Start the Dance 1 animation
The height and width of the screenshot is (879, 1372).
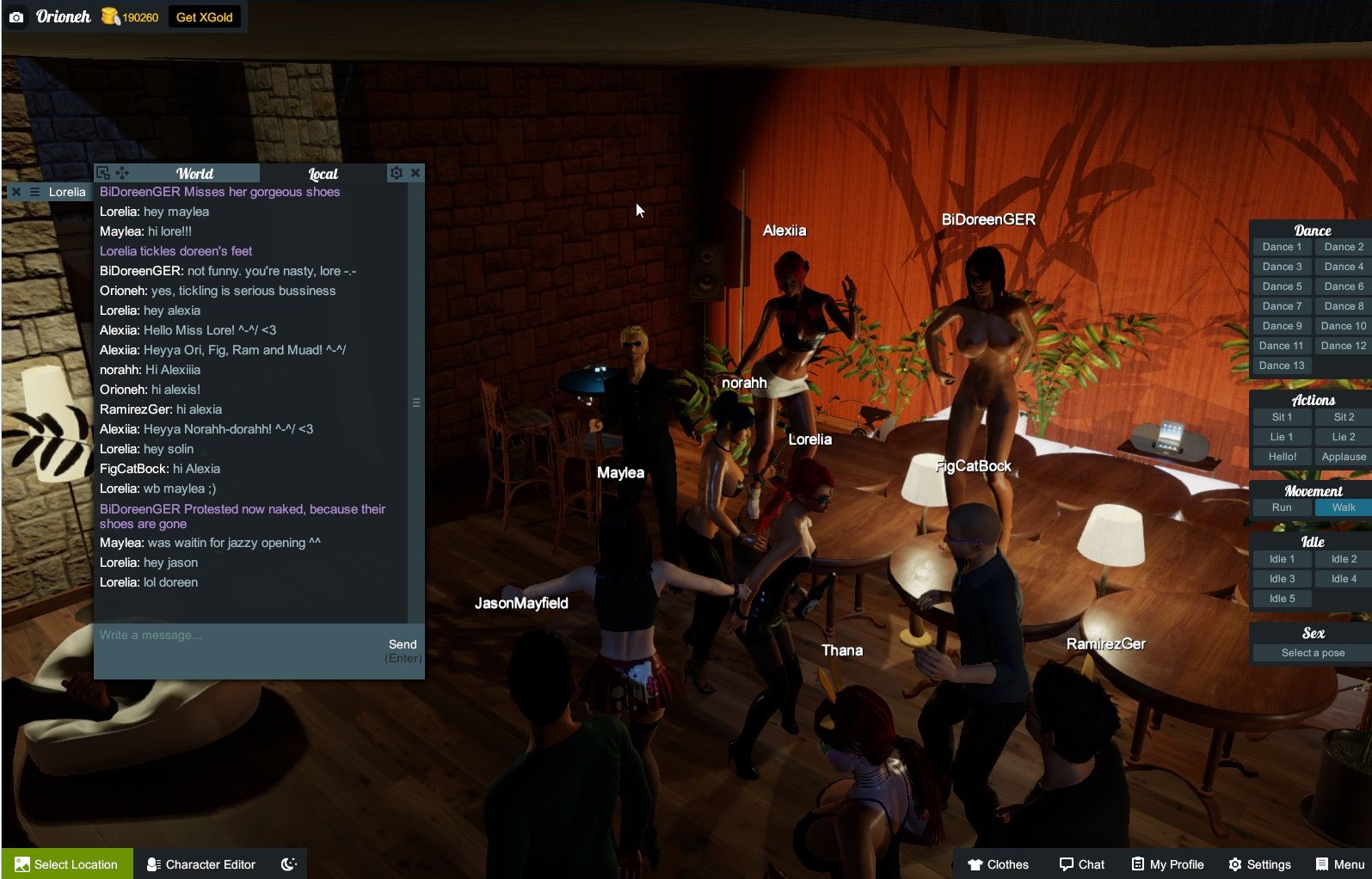(x=1282, y=247)
